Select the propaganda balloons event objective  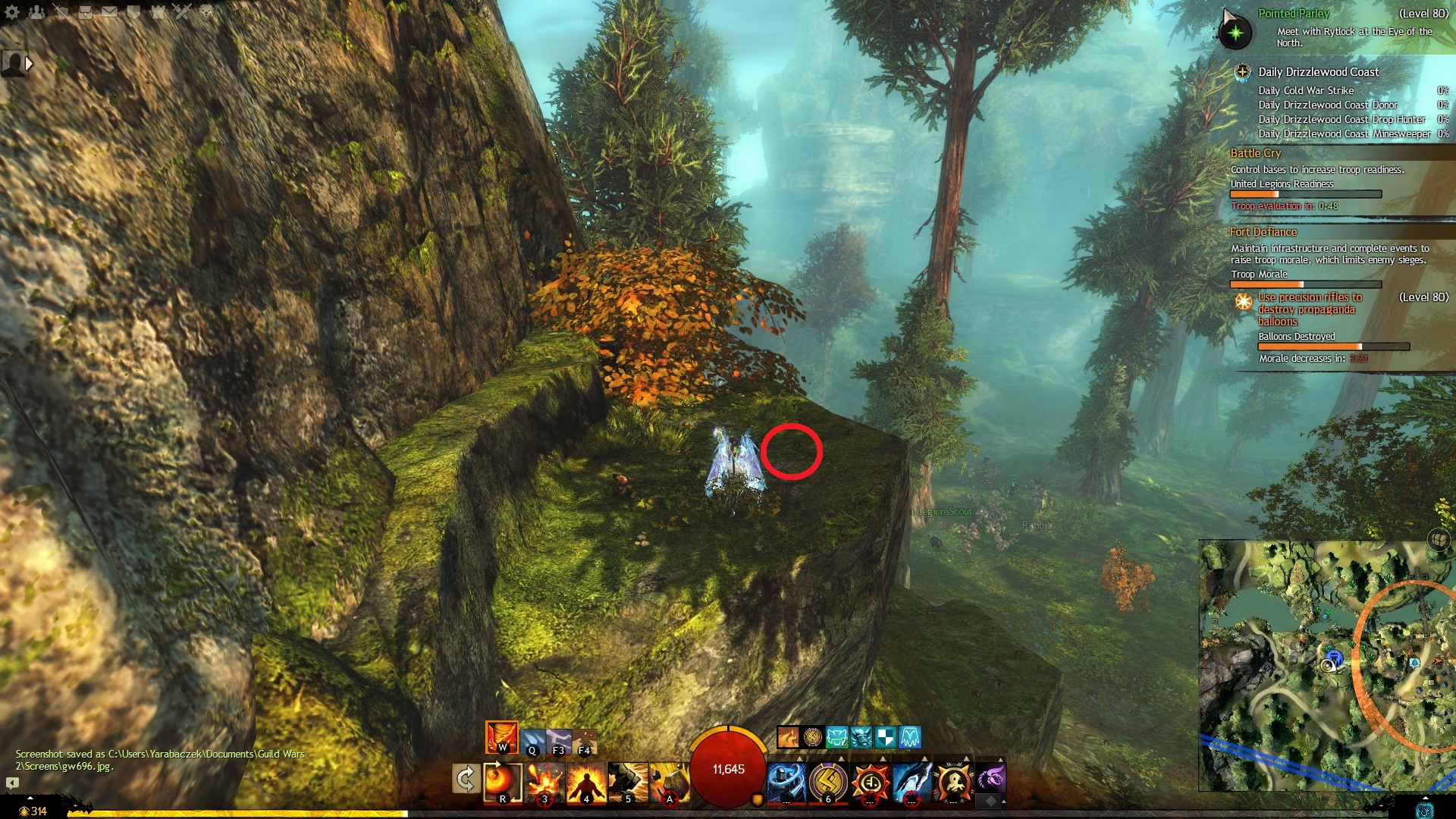tap(1310, 309)
